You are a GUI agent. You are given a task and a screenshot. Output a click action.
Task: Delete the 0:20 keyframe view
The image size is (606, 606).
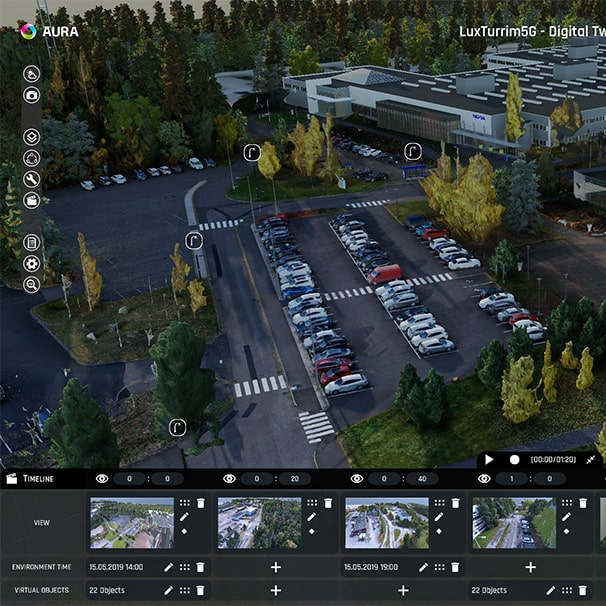point(327,503)
